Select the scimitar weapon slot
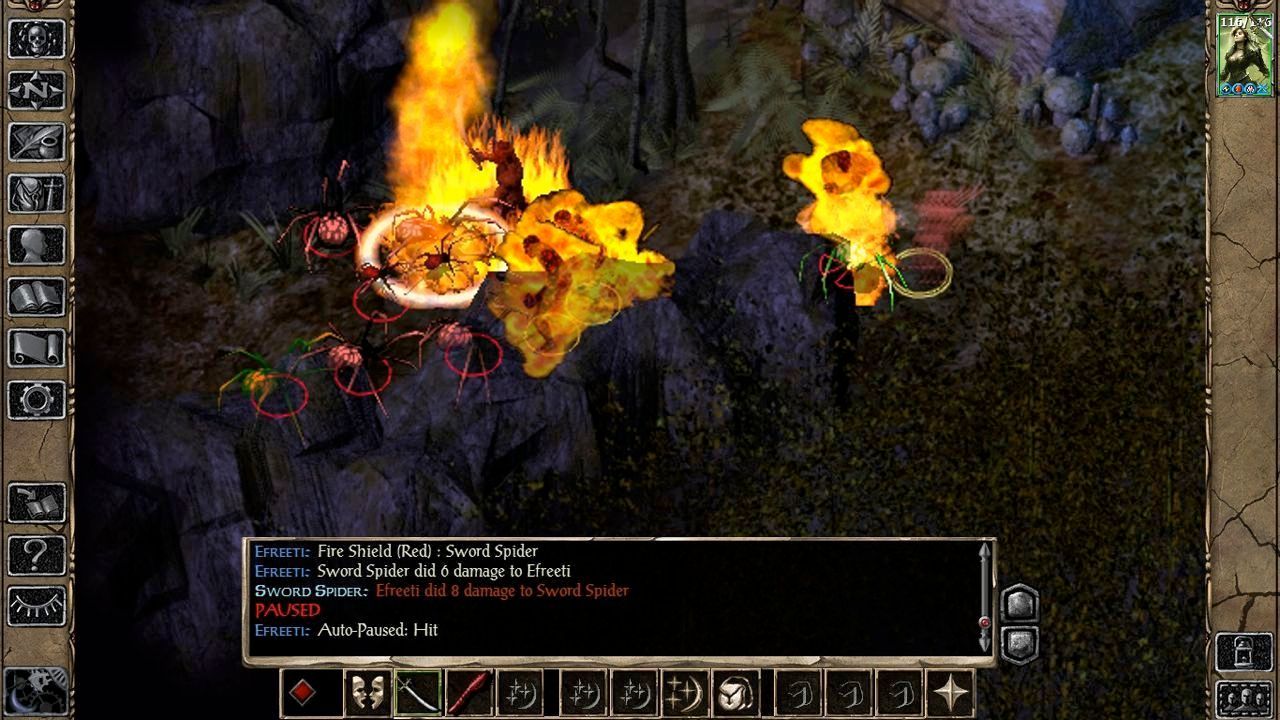 pos(418,693)
